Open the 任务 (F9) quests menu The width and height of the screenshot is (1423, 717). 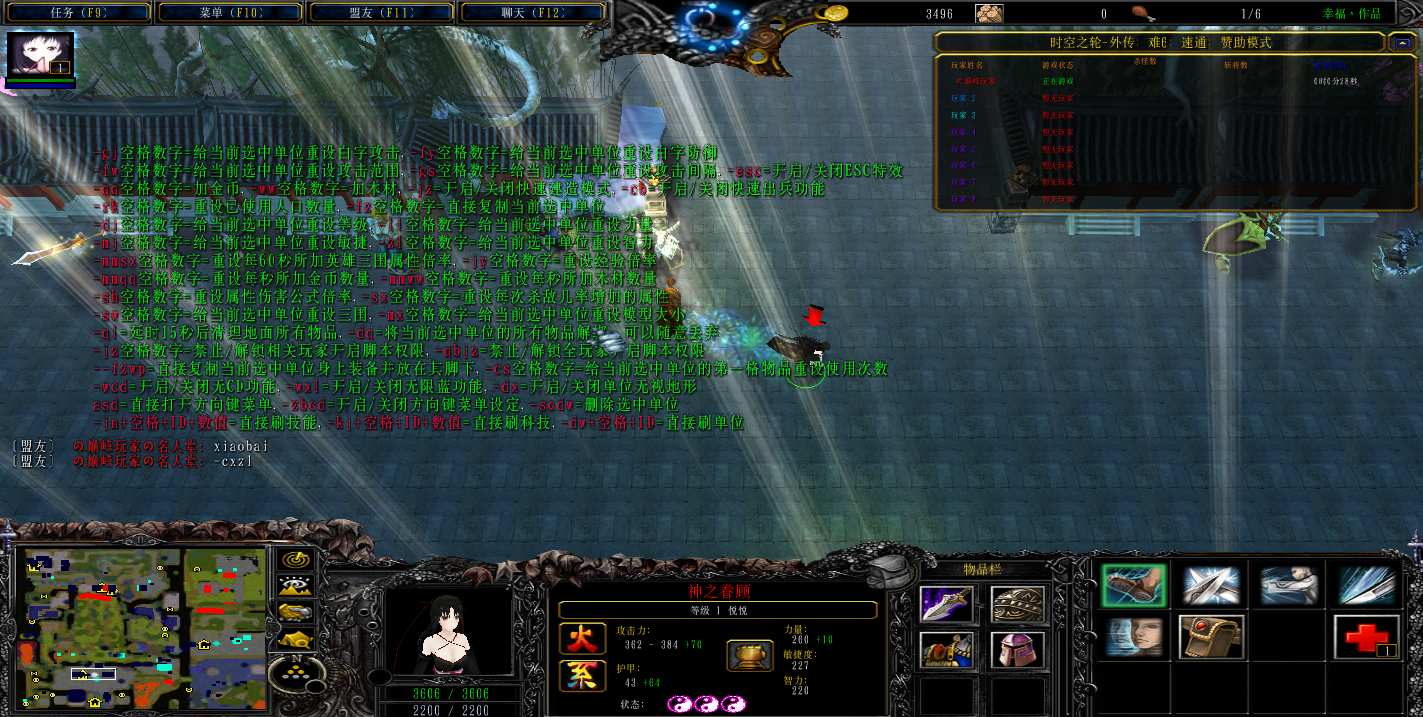pos(77,13)
